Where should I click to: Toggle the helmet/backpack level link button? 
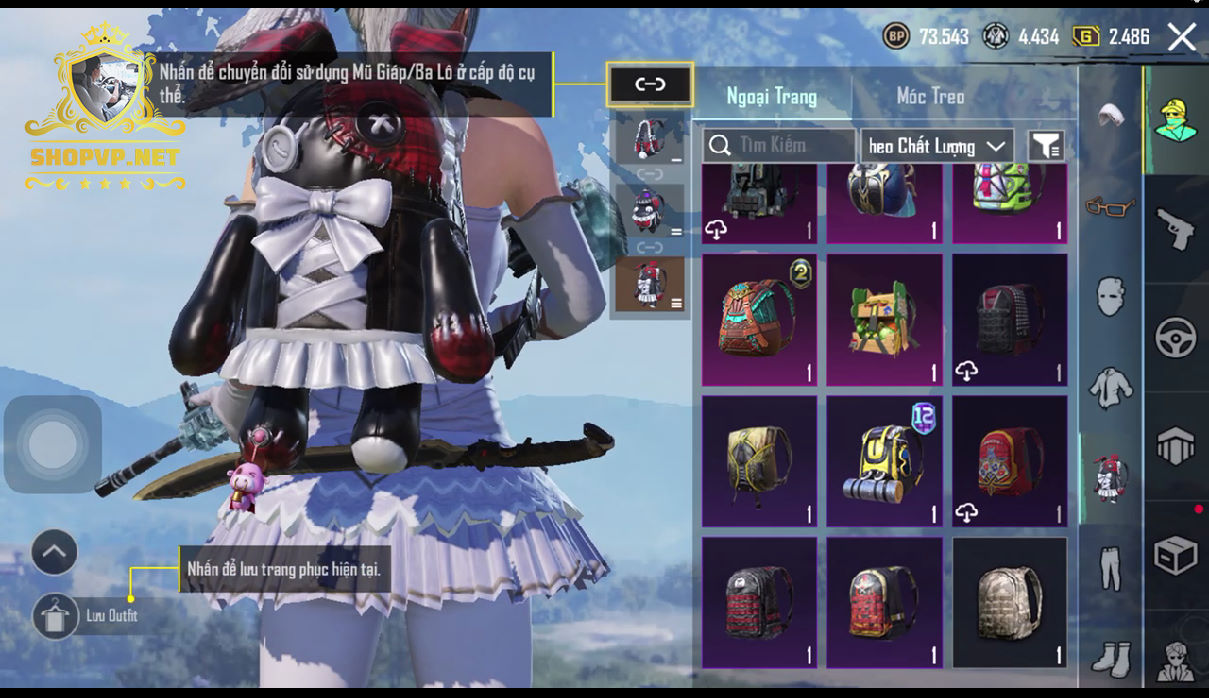[x=650, y=85]
